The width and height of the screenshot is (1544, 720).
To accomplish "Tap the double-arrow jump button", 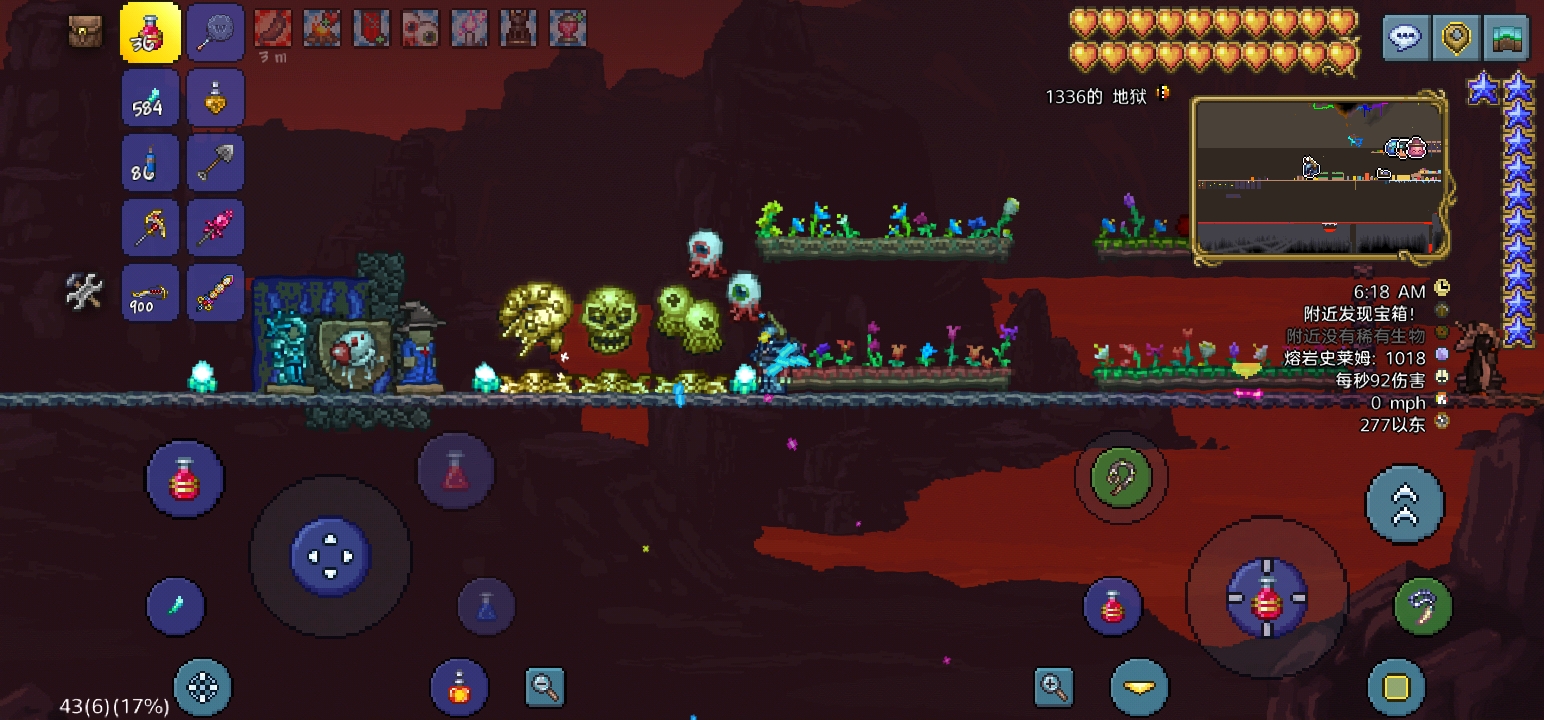I will tap(1404, 504).
